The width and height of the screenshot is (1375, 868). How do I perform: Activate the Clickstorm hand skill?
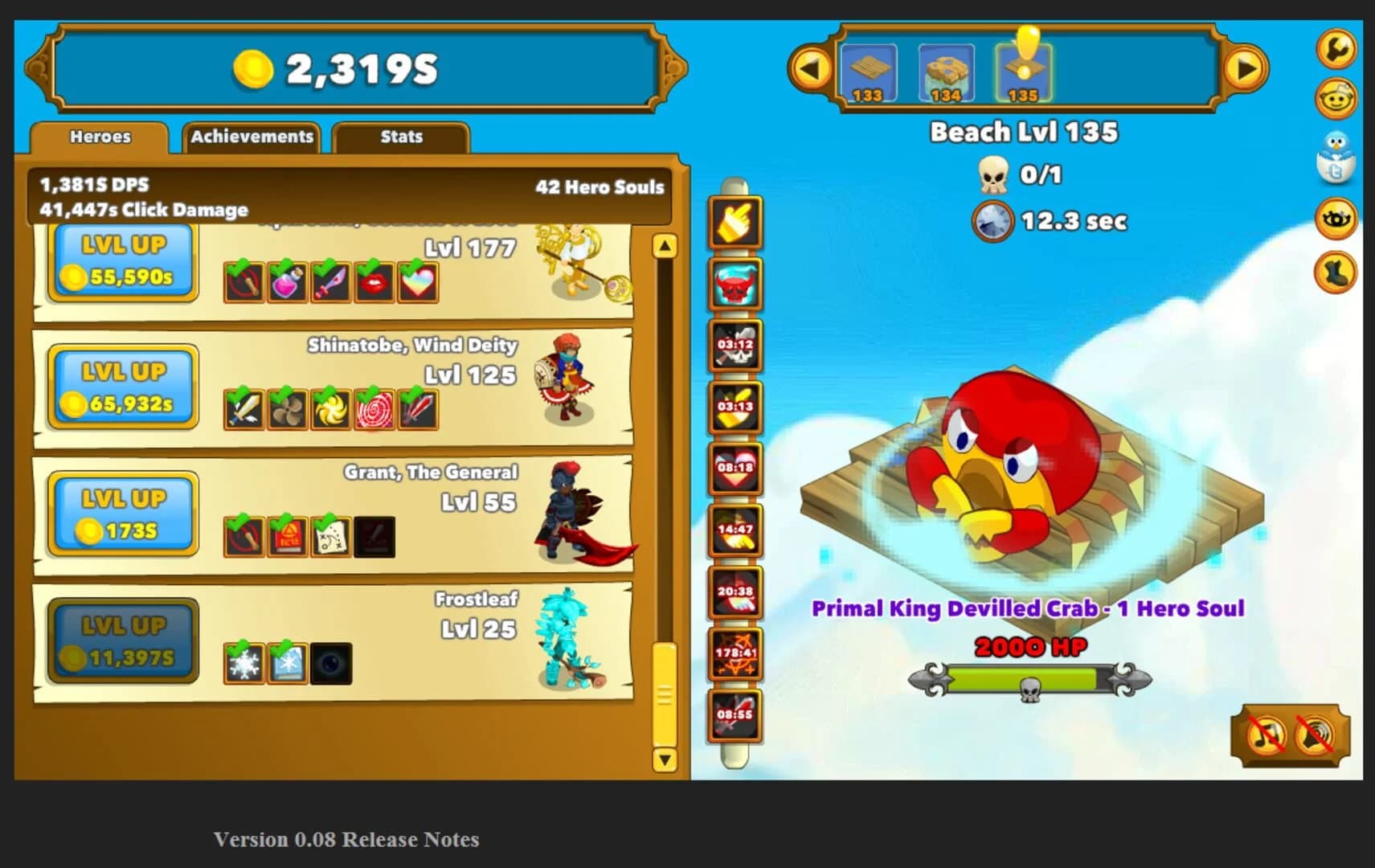click(734, 223)
